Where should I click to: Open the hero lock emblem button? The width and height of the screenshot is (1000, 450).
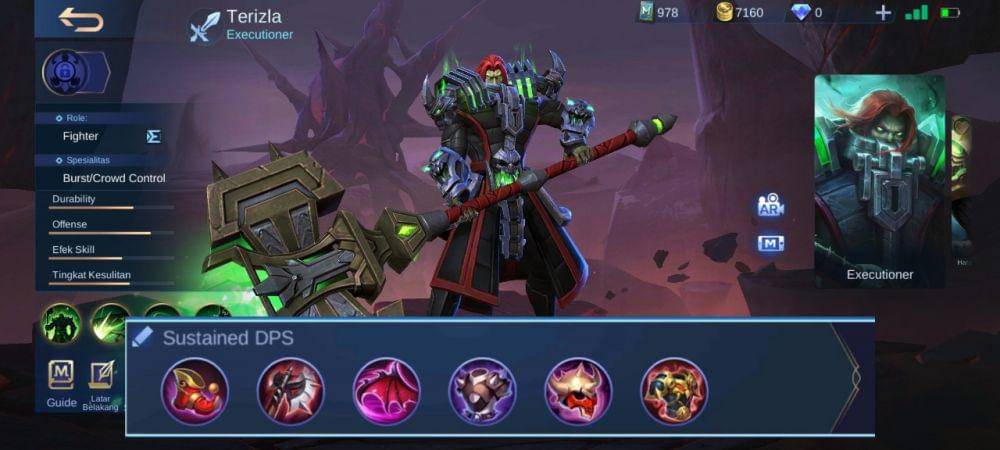[x=68, y=73]
